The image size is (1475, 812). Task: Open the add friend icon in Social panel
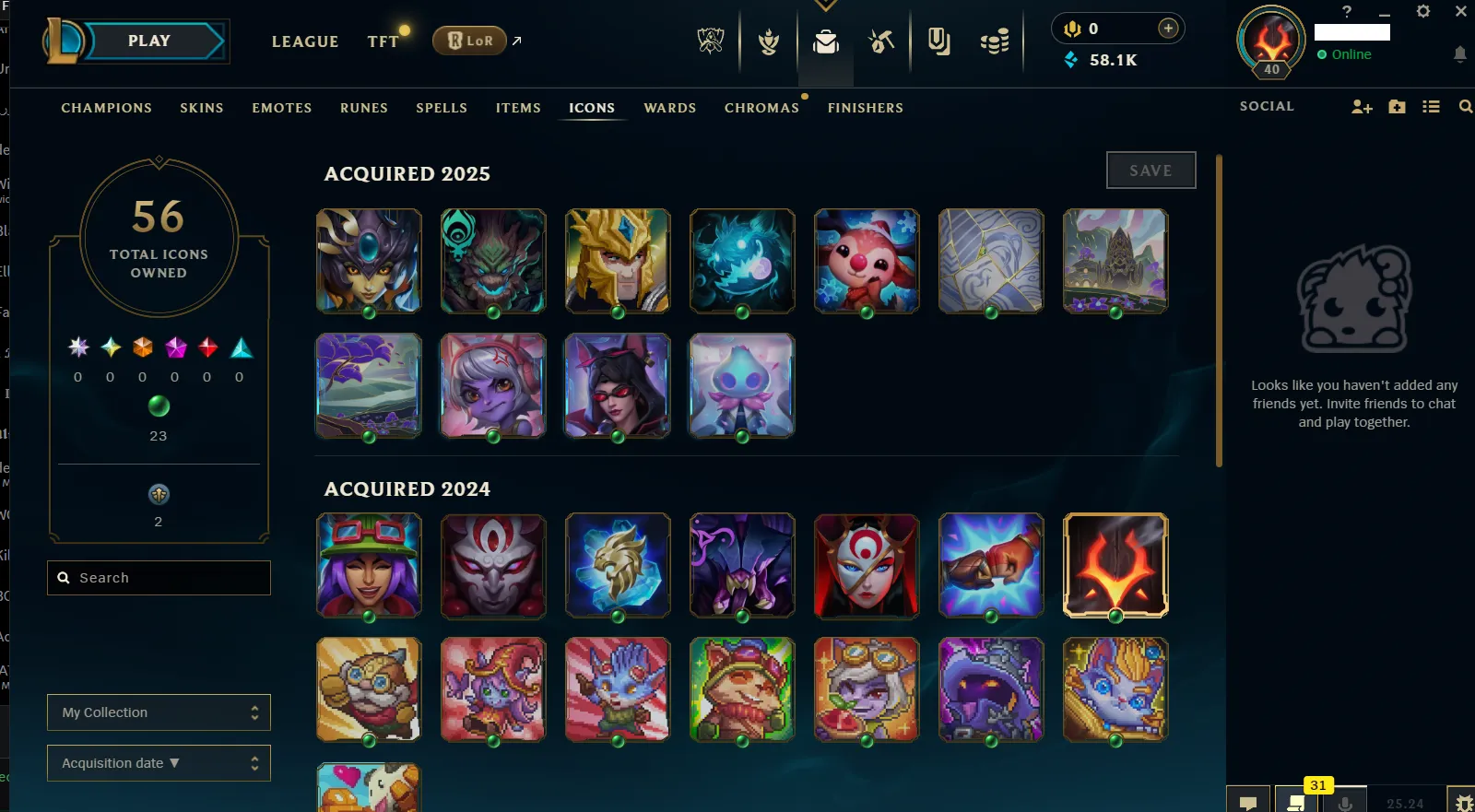point(1361,106)
